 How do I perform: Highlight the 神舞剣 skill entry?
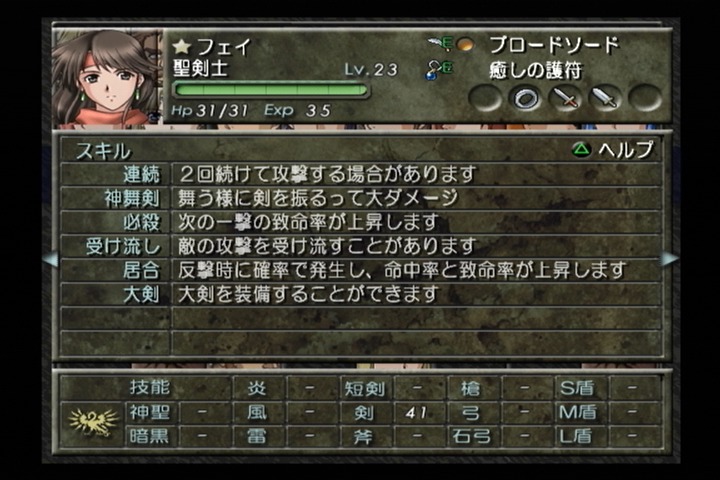click(x=131, y=198)
